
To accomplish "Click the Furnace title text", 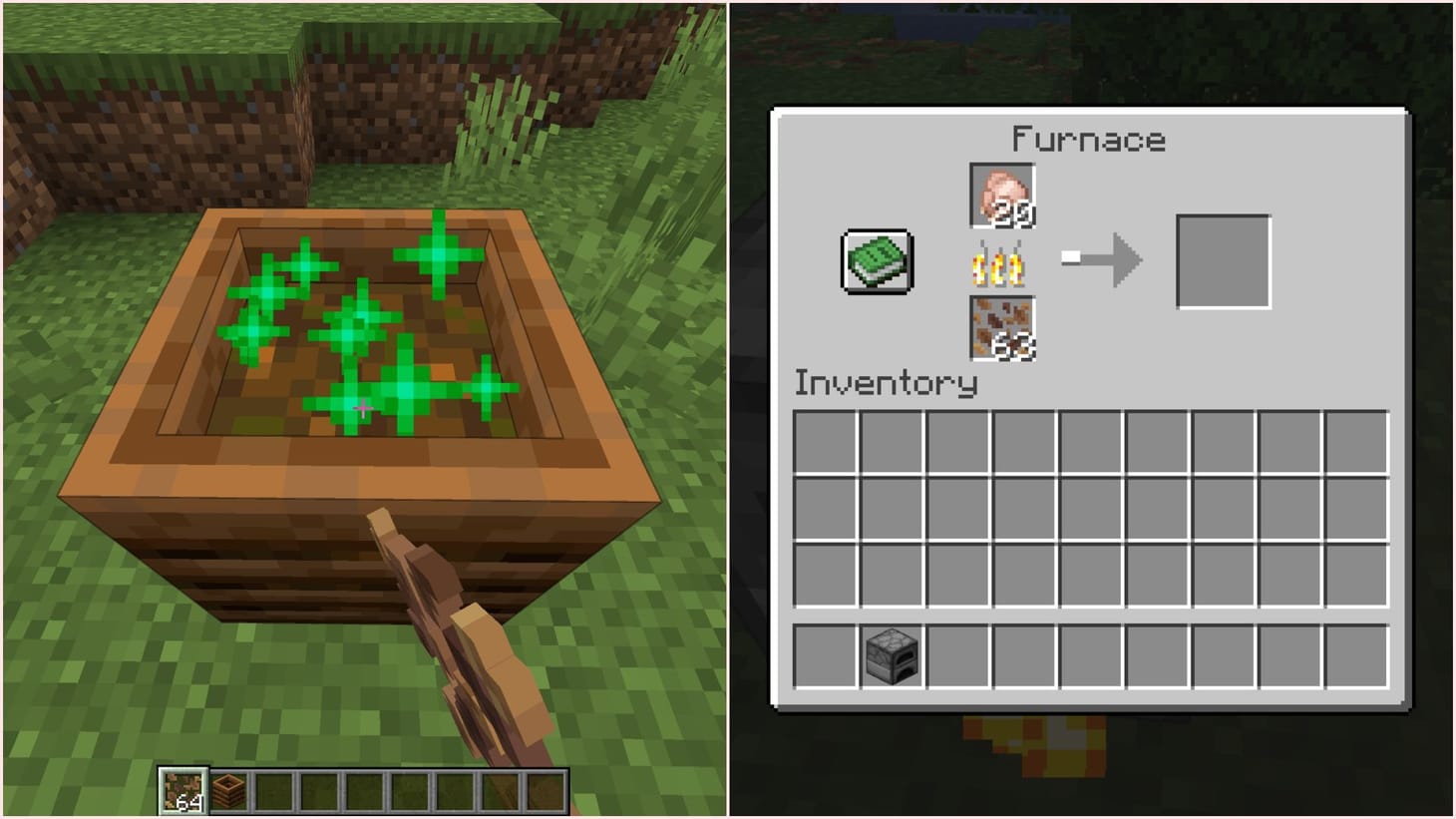I will coord(1087,139).
